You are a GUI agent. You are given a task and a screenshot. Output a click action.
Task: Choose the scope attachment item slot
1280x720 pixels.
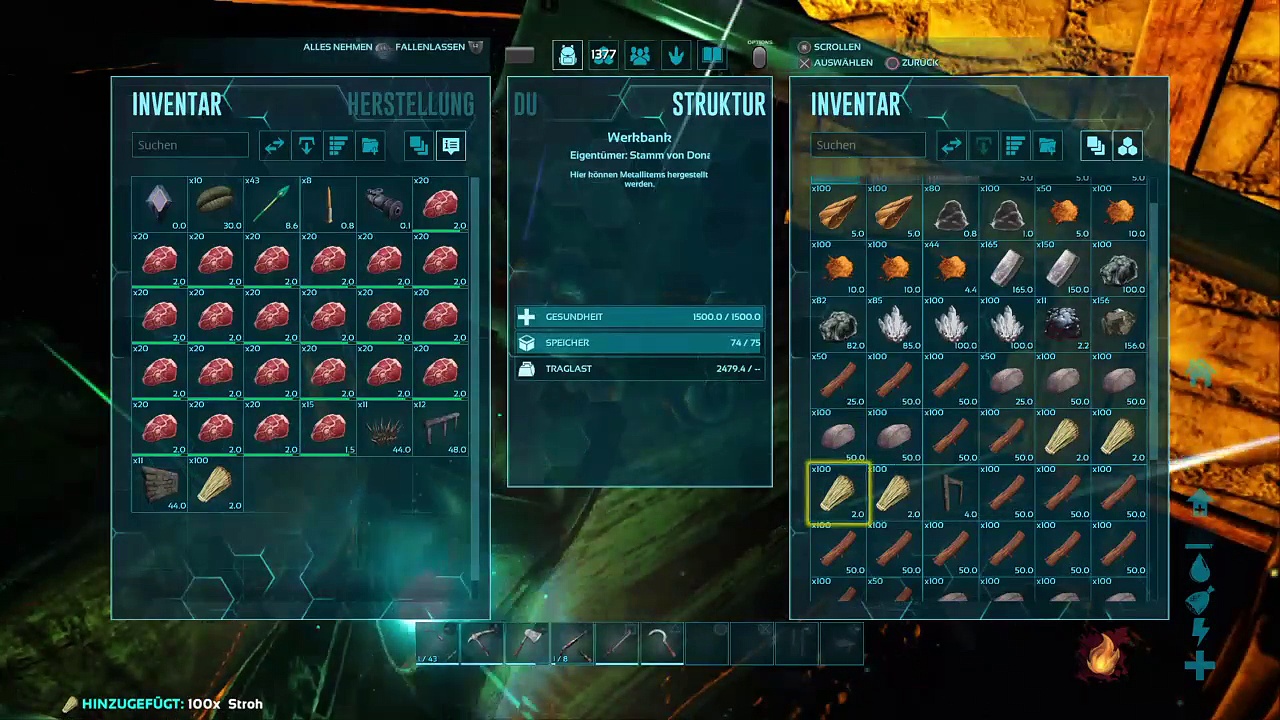(384, 204)
